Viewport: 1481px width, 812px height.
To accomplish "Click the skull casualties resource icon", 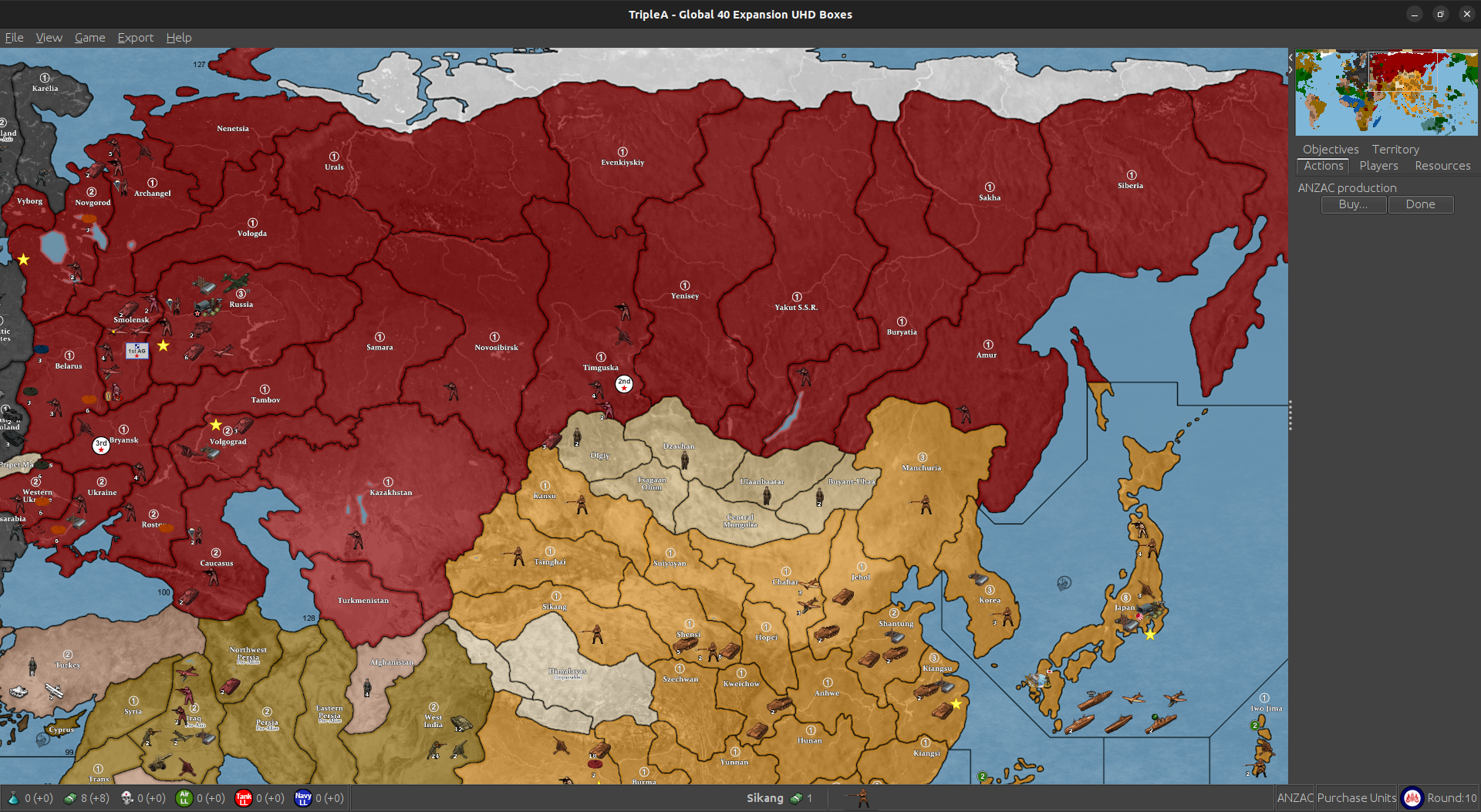I will [127, 798].
